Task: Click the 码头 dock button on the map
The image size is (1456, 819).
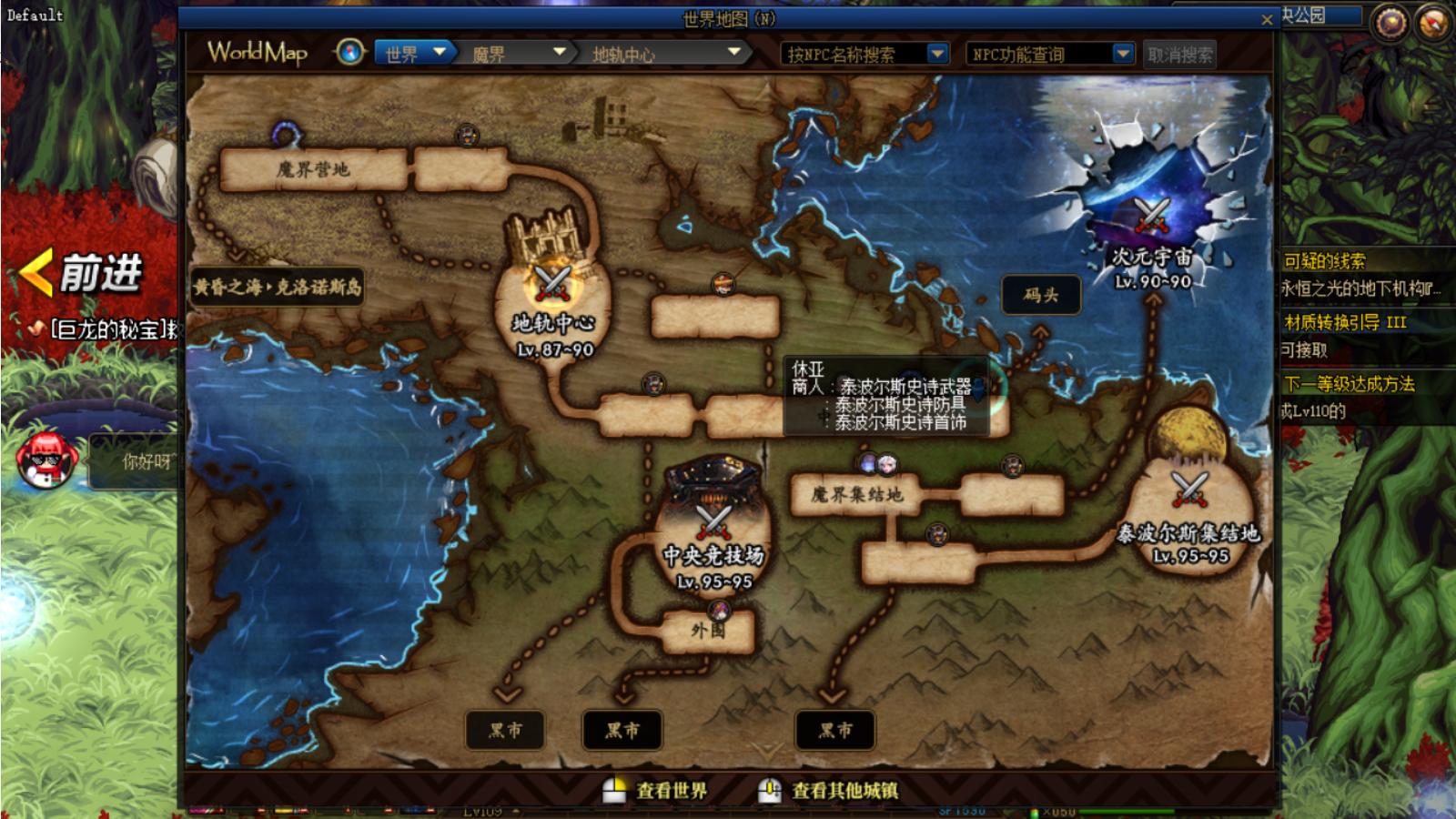Action: click(1041, 294)
